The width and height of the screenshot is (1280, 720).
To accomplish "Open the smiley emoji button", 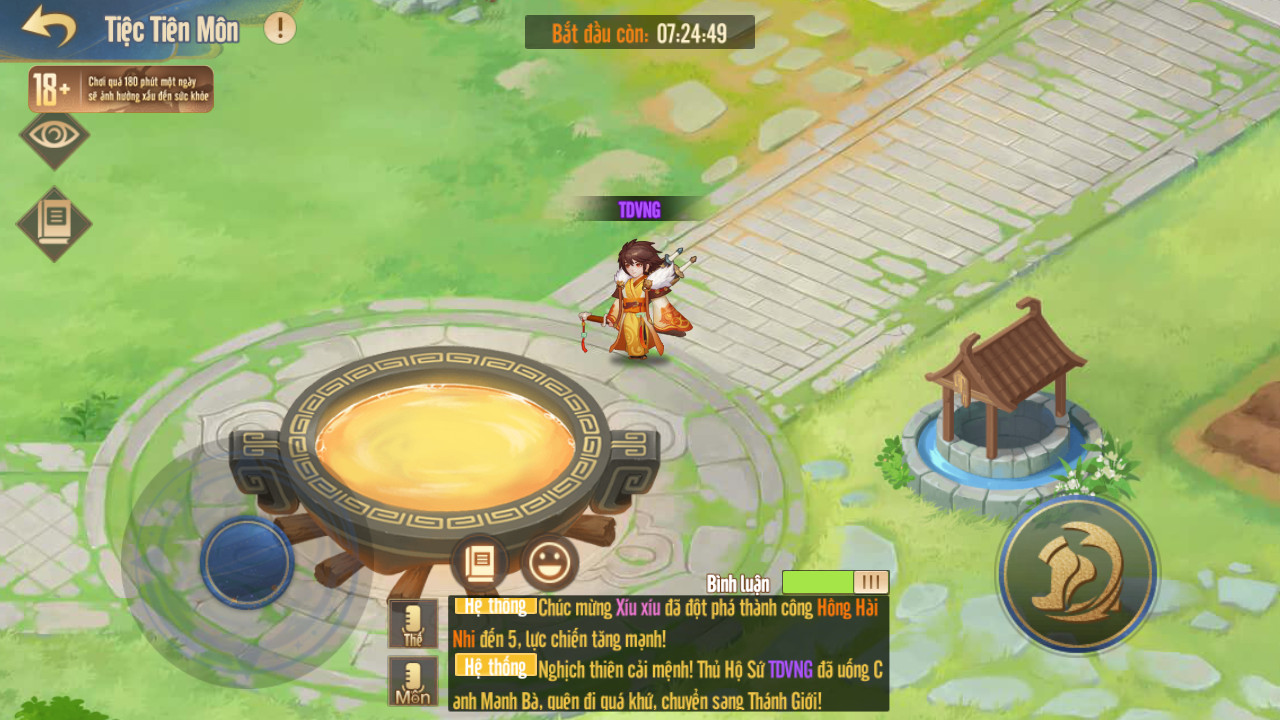I will tap(549, 563).
